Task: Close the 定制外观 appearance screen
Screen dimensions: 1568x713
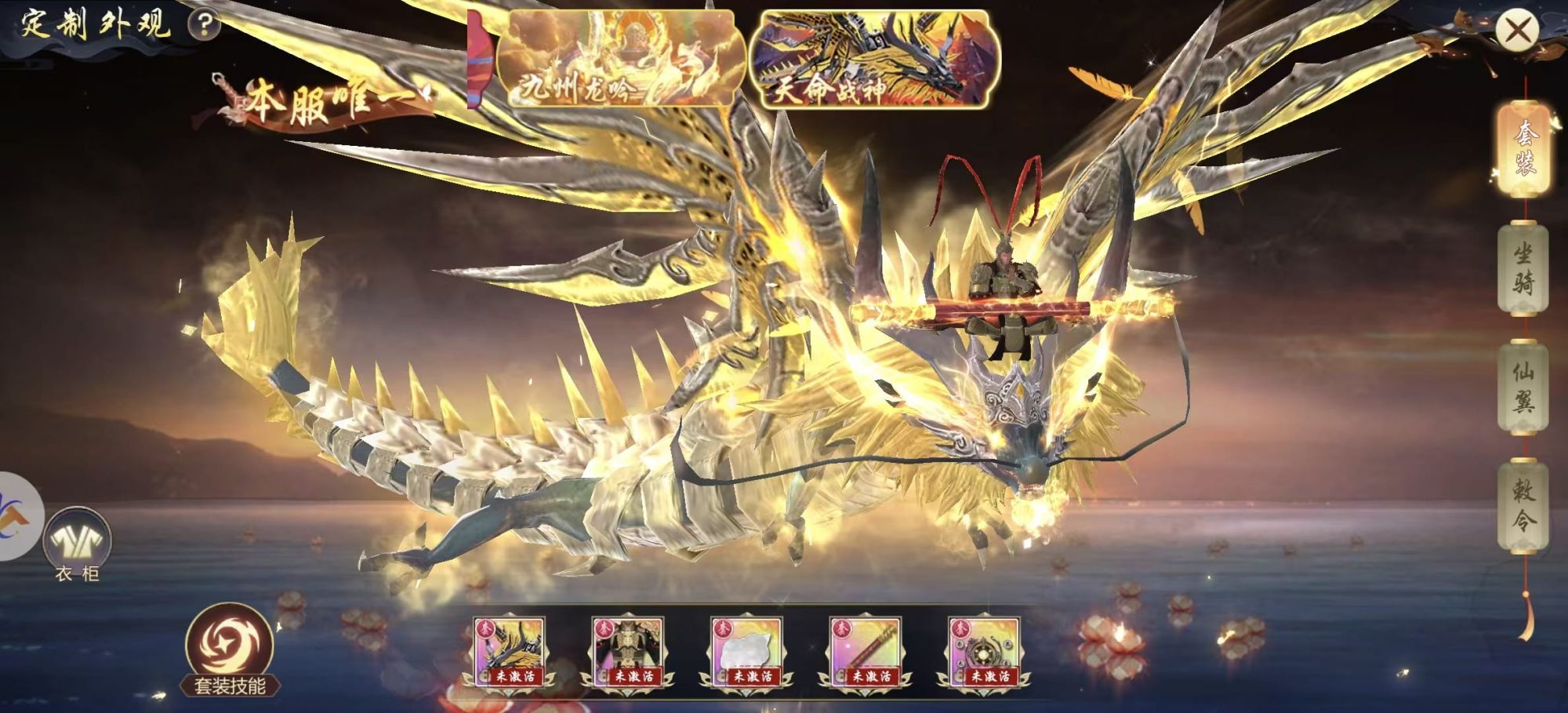Action: pos(1518,30)
